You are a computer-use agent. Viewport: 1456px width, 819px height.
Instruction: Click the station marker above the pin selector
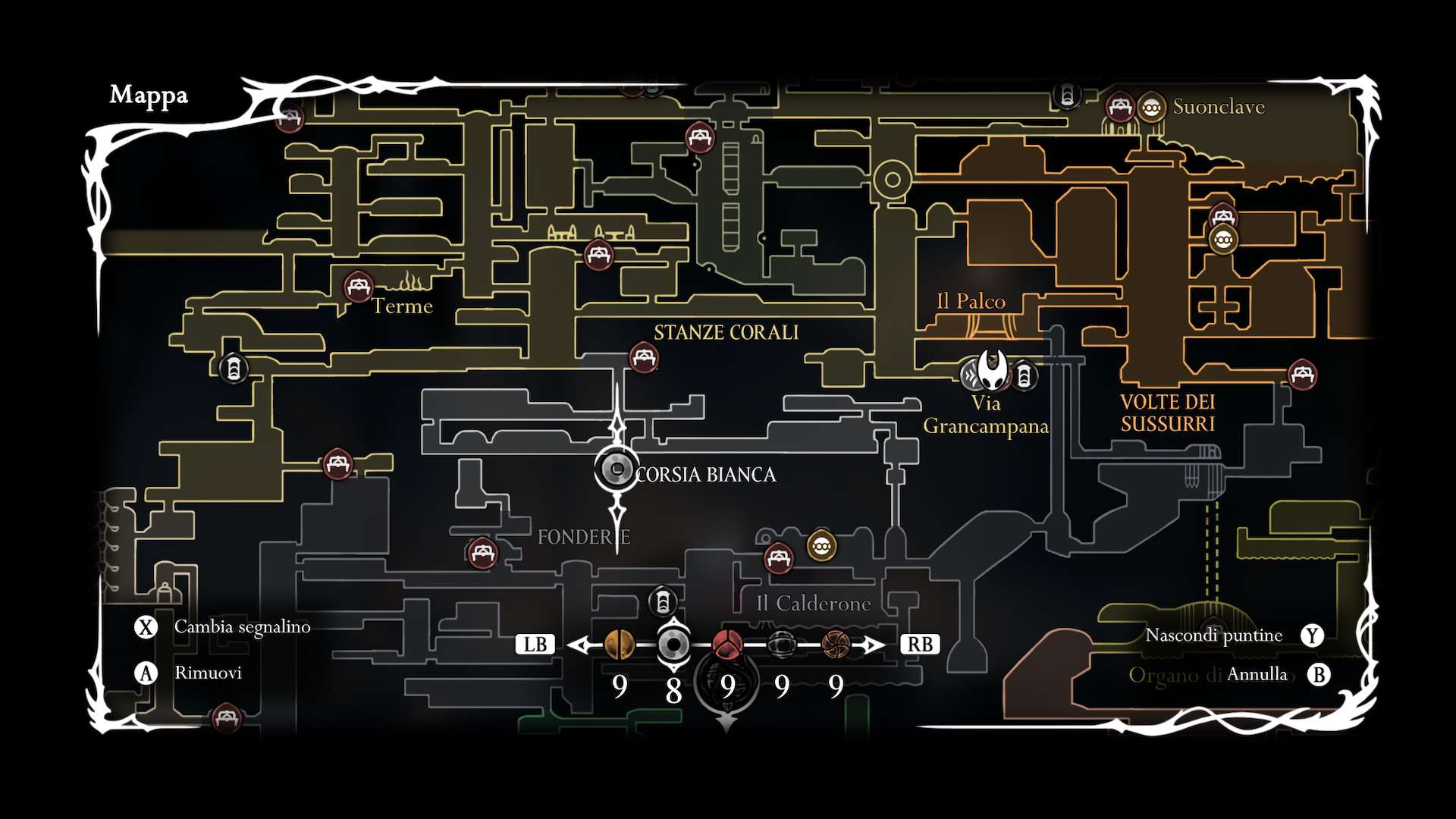(663, 602)
